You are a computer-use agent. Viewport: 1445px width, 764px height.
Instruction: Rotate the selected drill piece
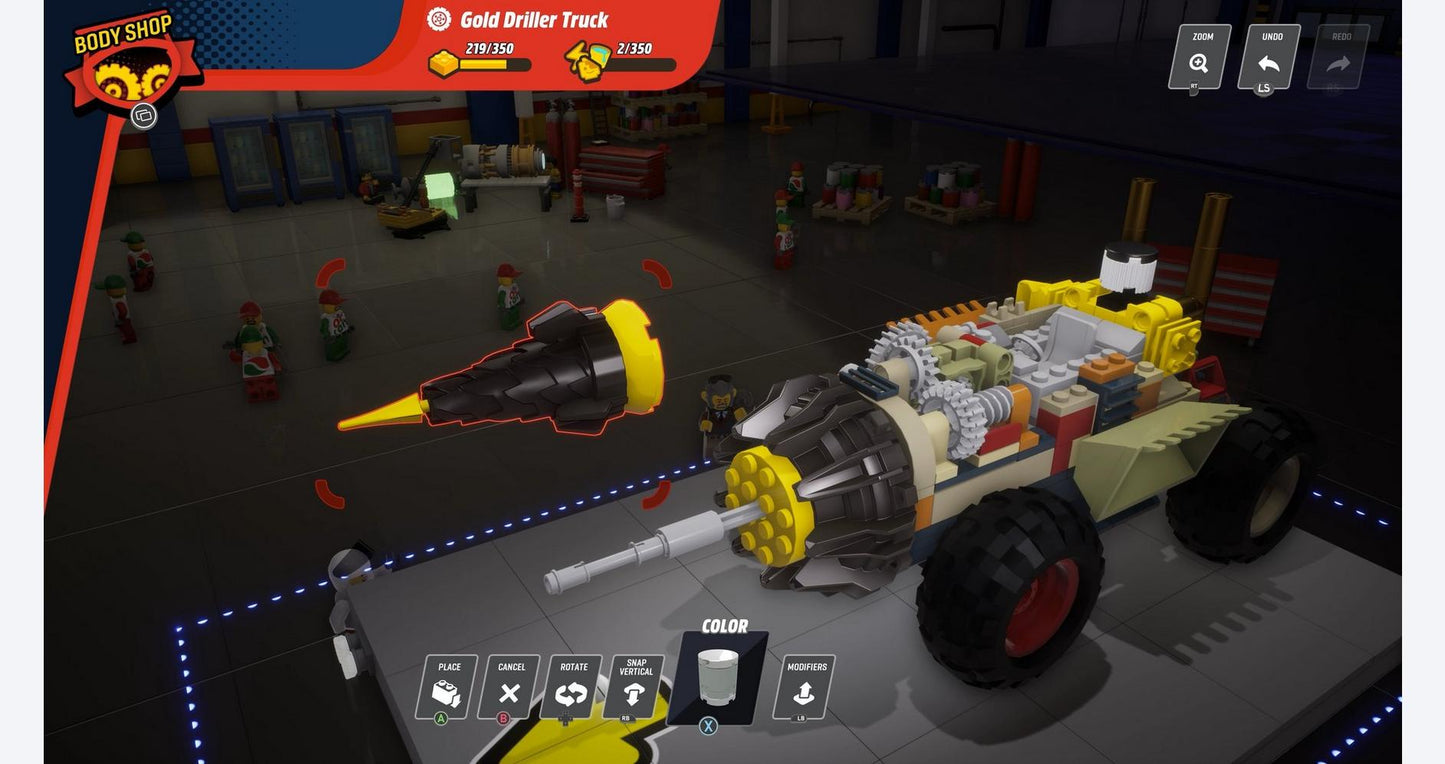(x=571, y=687)
